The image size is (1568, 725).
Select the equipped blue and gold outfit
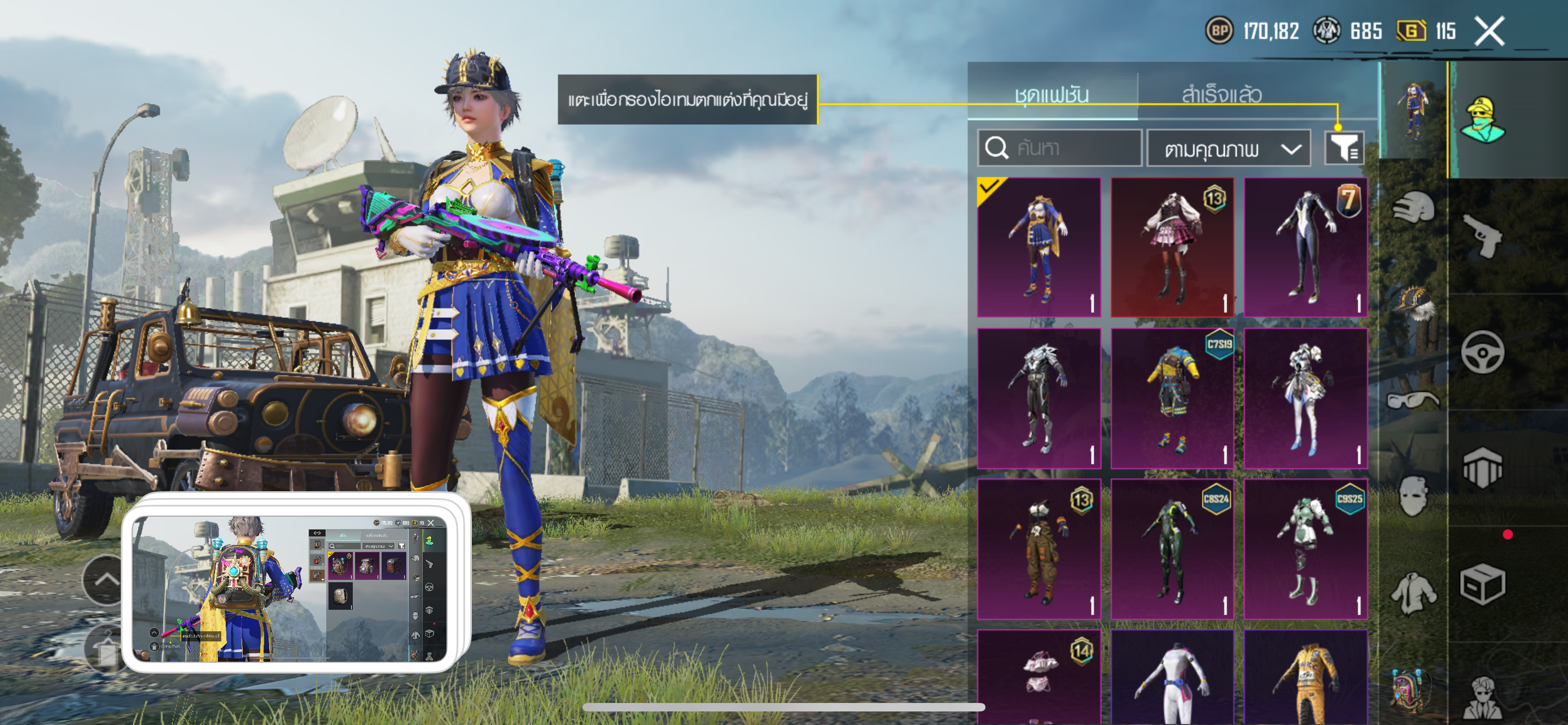click(1039, 247)
